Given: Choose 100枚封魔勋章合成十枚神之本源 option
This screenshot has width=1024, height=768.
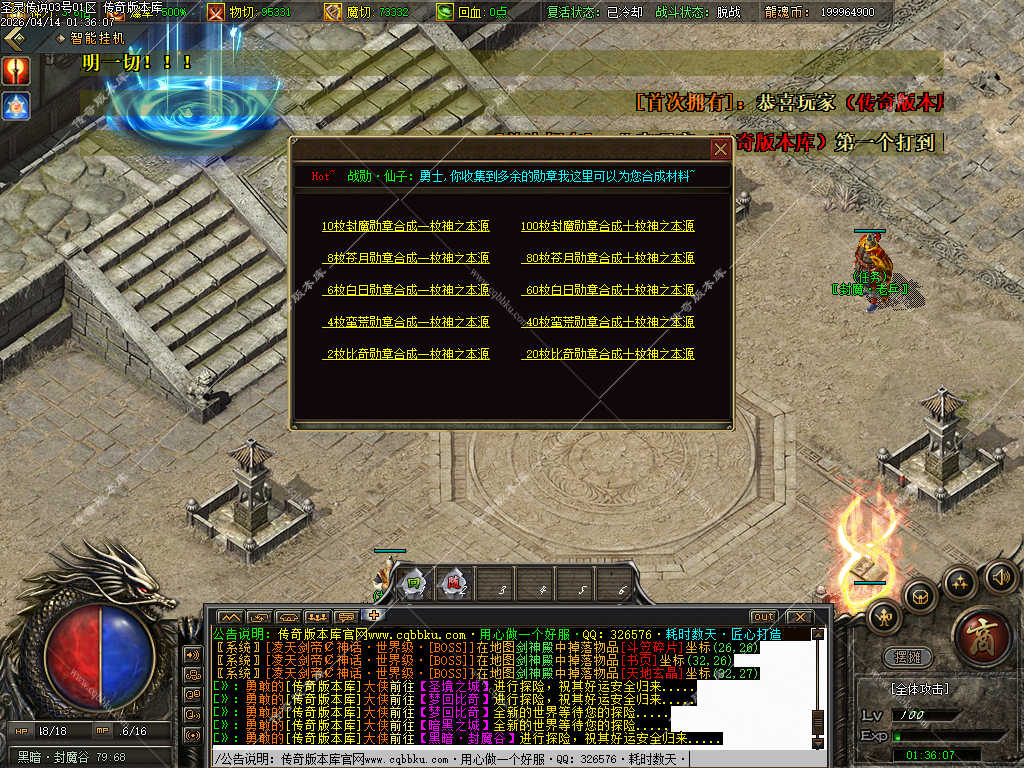Looking at the screenshot, I should tap(607, 226).
